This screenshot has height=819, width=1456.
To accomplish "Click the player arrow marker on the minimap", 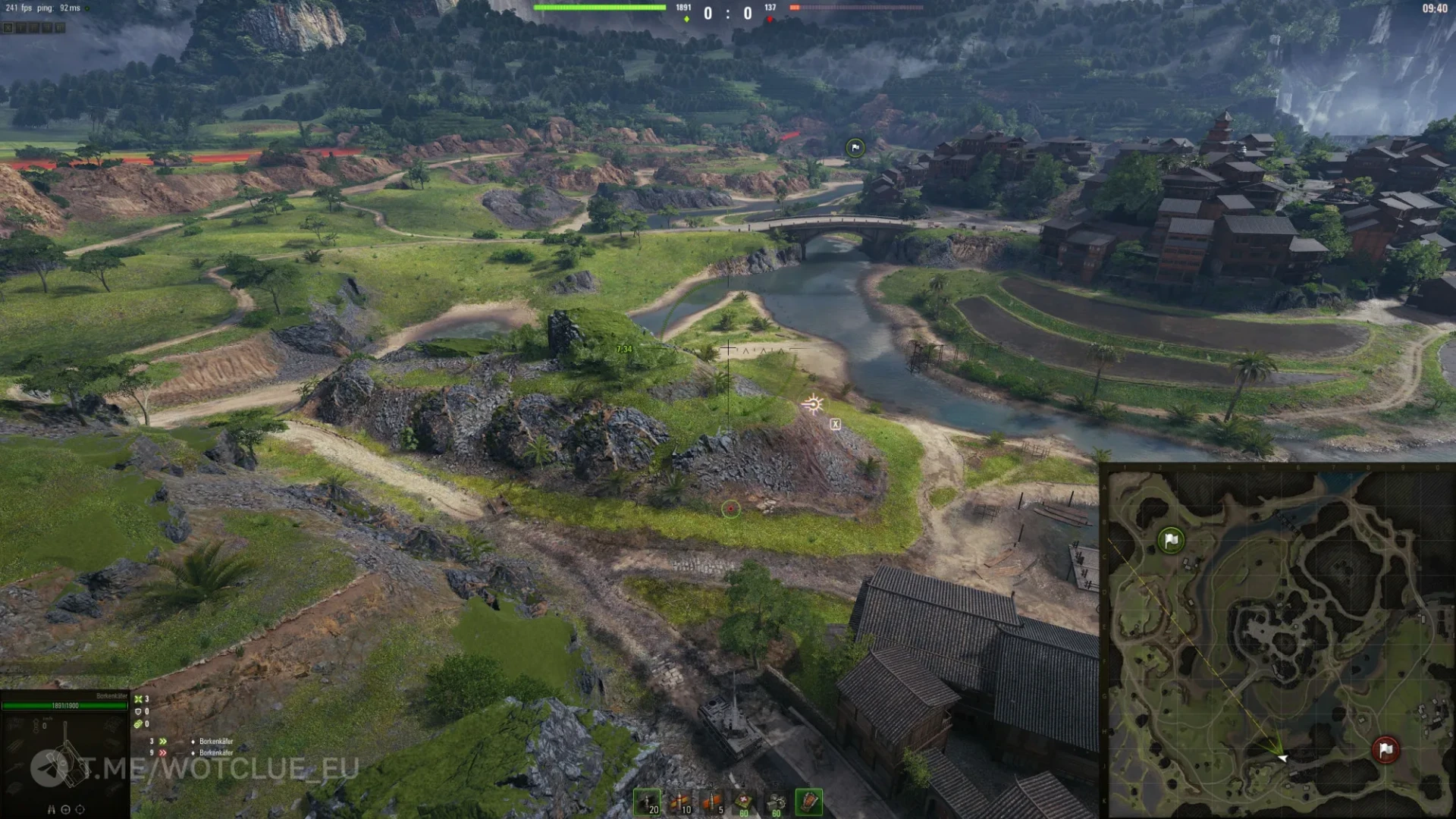I will coord(1281,756).
